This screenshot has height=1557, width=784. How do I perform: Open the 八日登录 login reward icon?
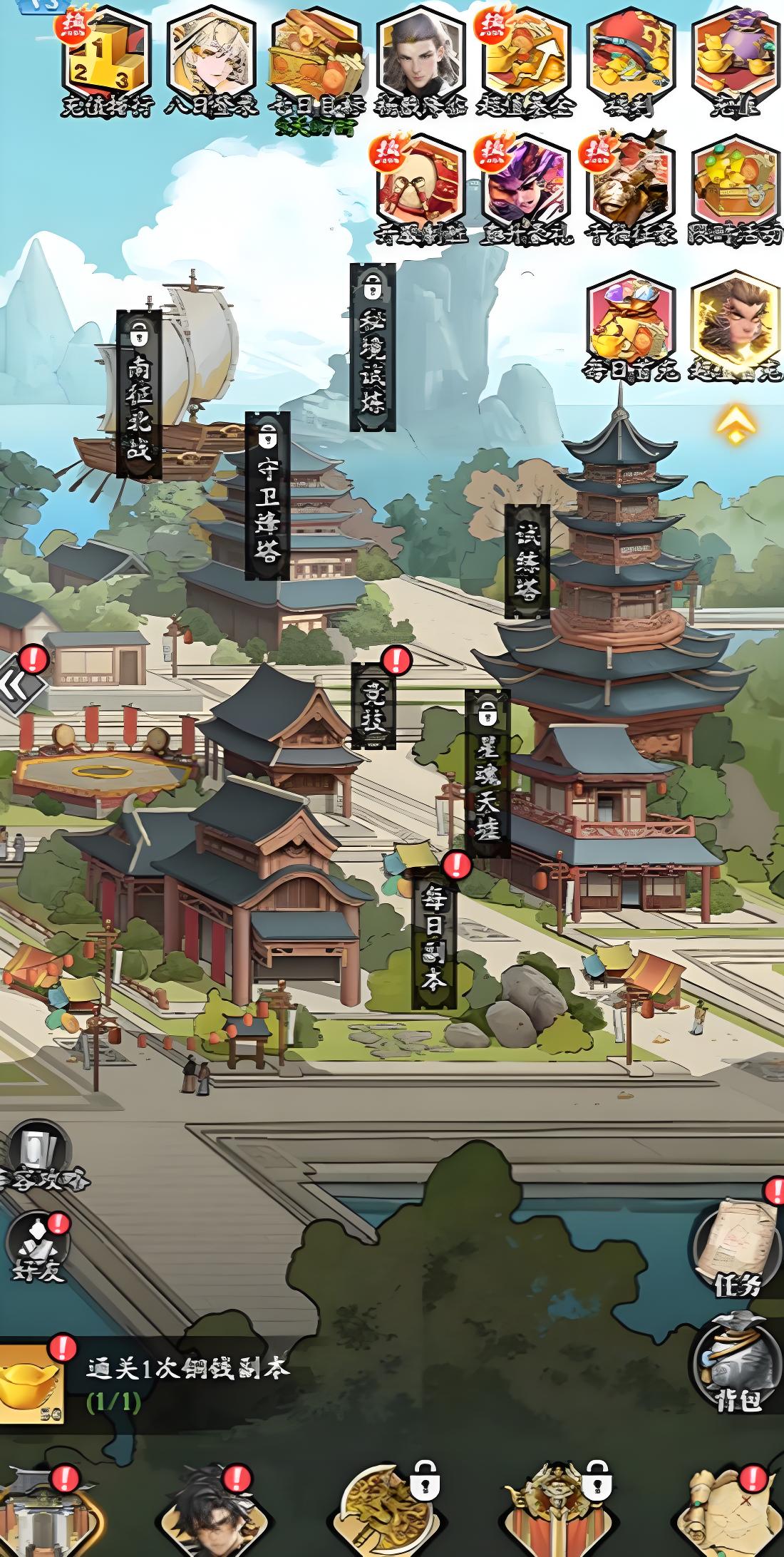[x=211, y=58]
